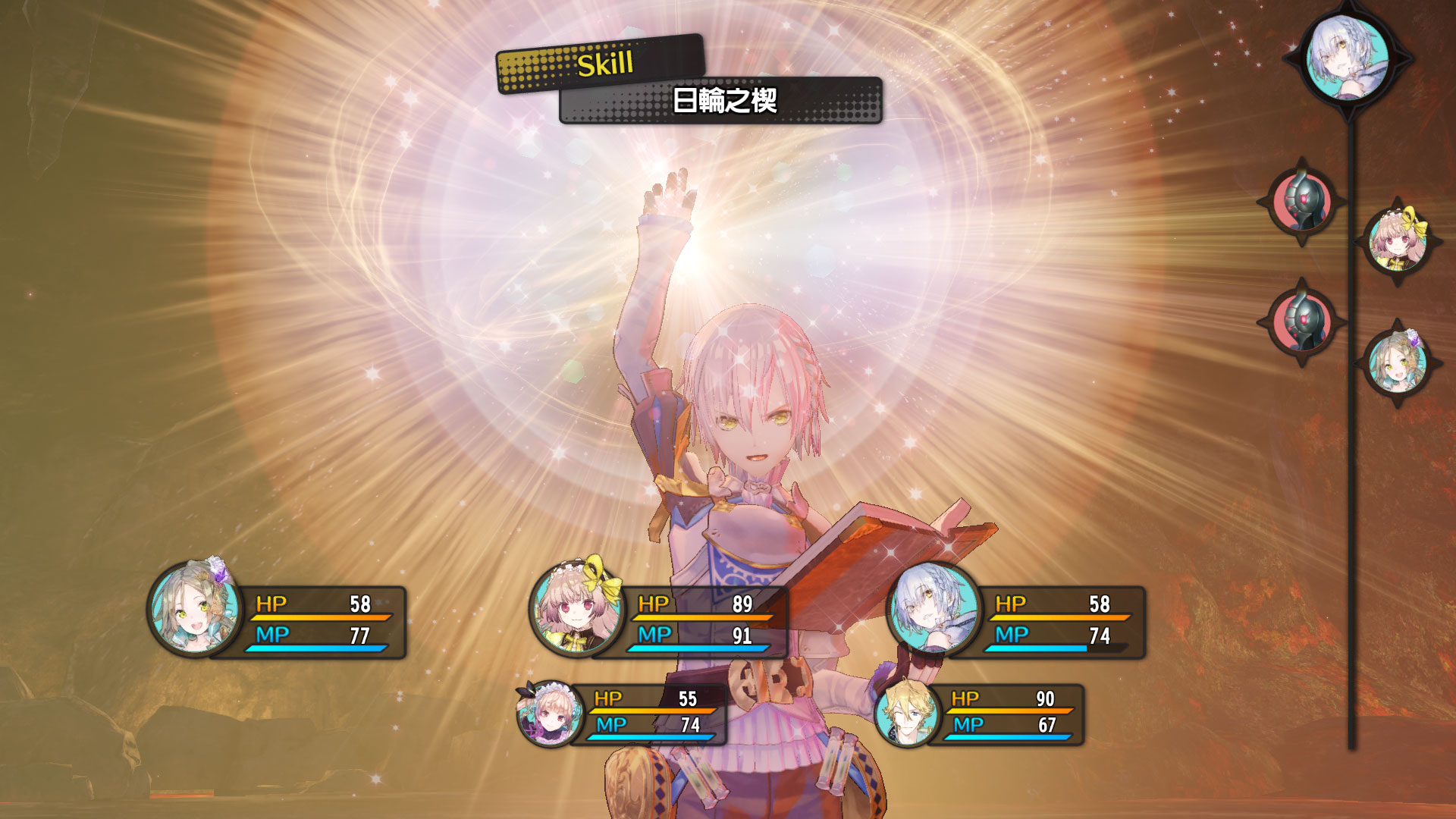1456x819 pixels.
Task: Click the yellow-ribbon girl's turn timeline marker
Action: (x=1397, y=242)
